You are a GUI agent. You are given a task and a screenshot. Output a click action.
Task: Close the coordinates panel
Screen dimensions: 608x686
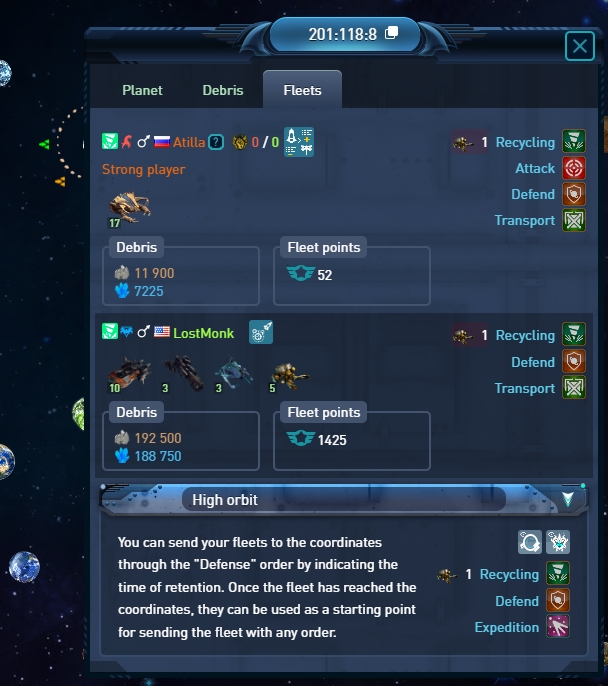[x=579, y=46]
